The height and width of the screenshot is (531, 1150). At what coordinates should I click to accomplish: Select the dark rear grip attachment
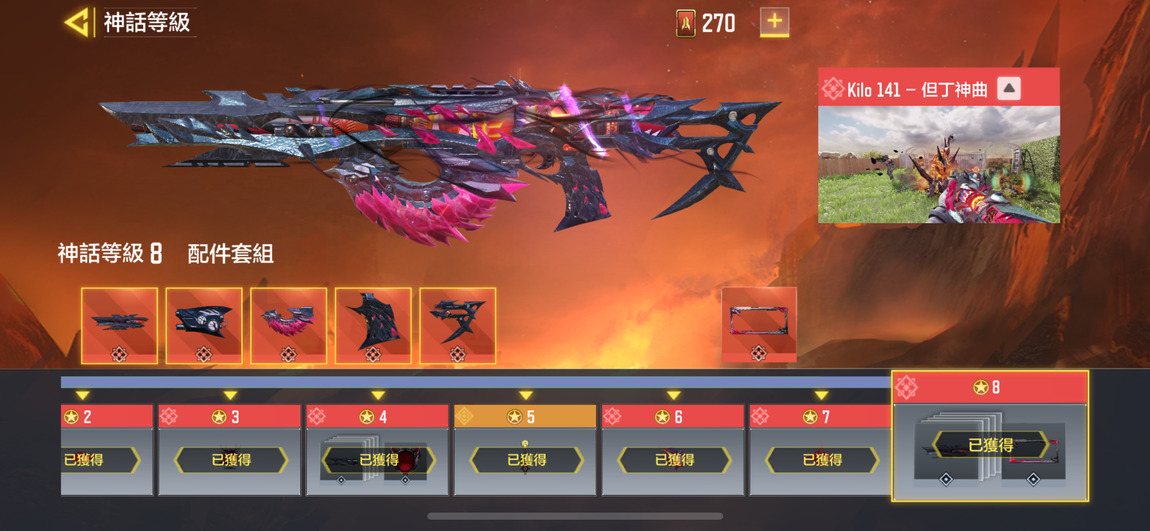373,325
